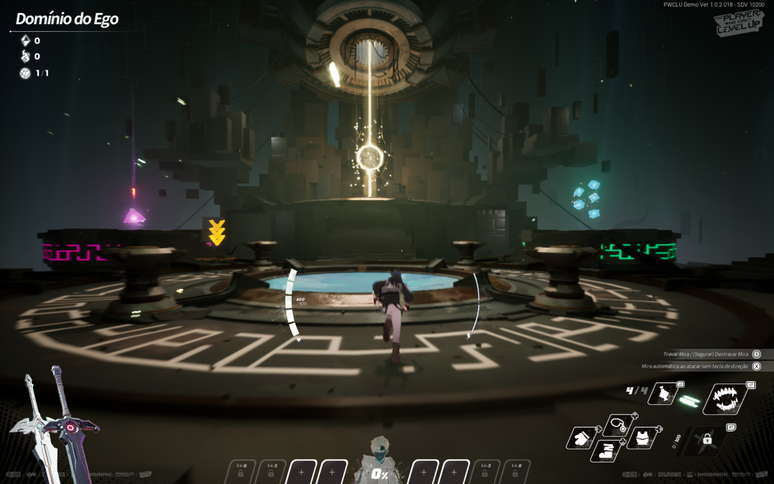Select the glove equipment slot

coord(583,438)
